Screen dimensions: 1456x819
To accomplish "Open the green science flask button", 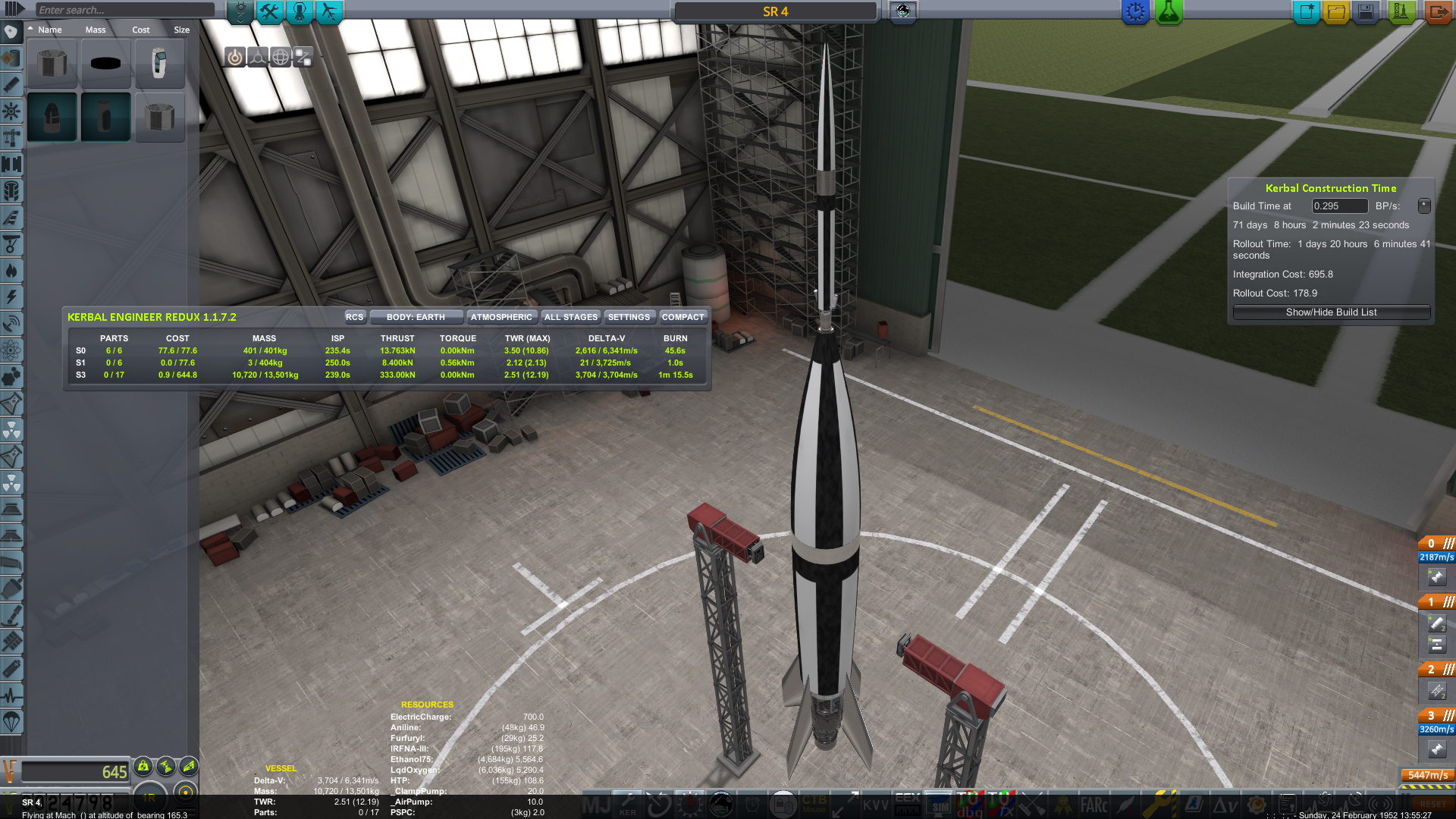I will click(x=1169, y=12).
